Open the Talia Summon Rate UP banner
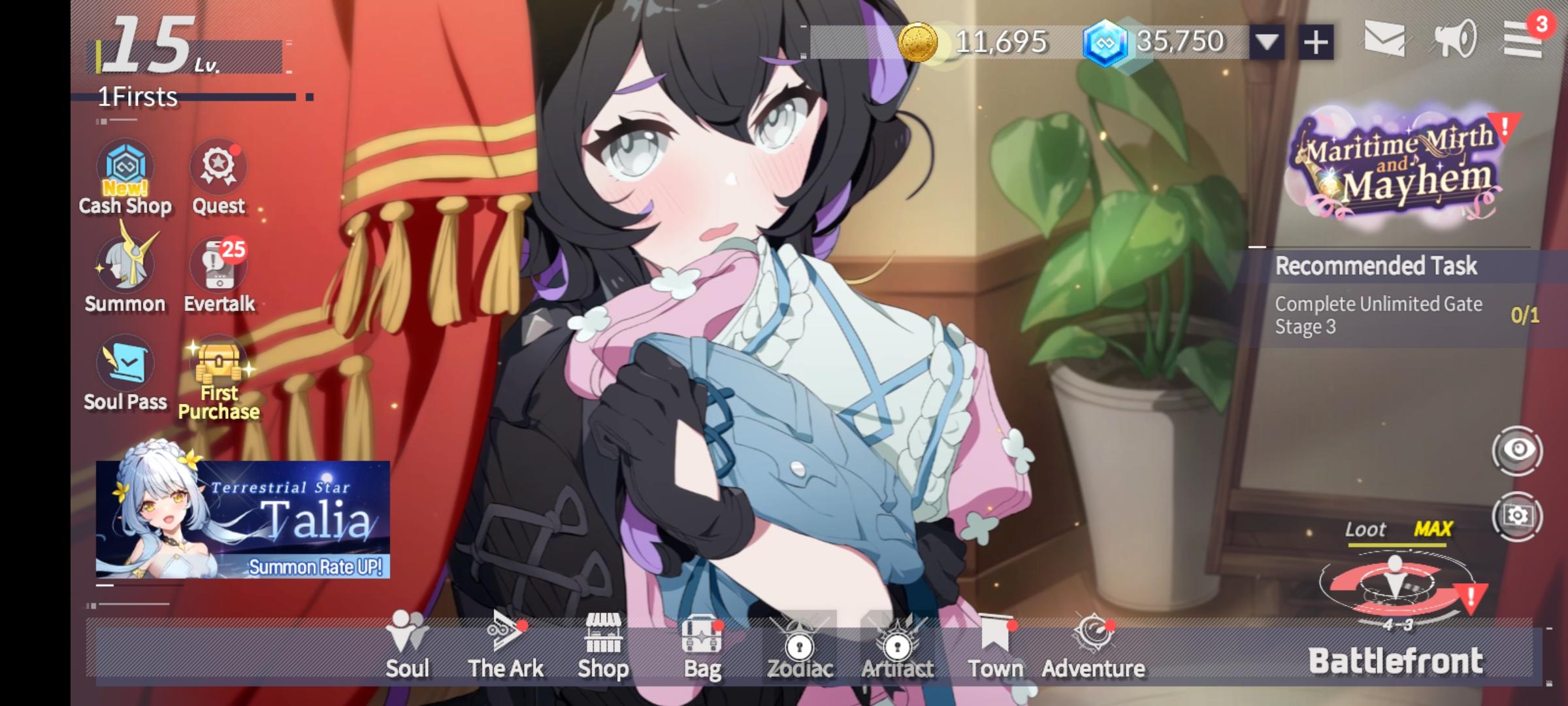Screen dimensions: 1568x706 (x=242, y=516)
